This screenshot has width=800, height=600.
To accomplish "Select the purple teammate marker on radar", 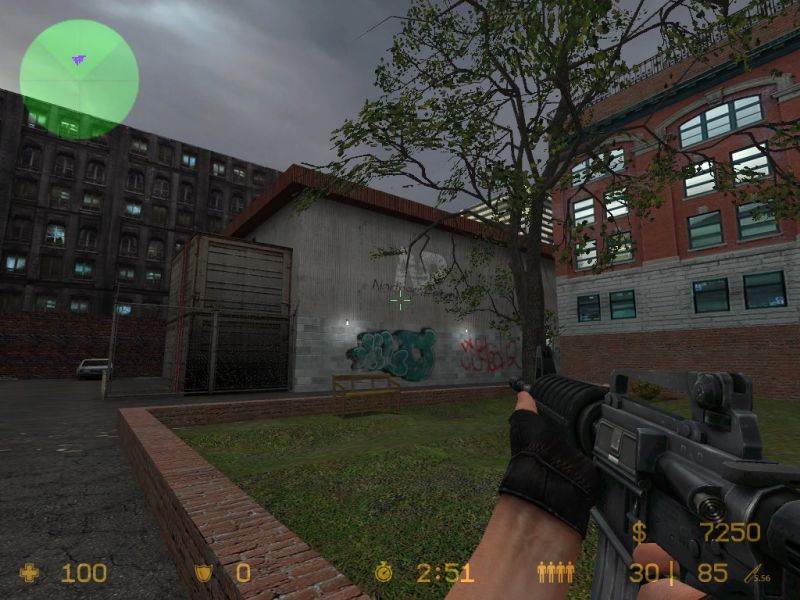I will [x=79, y=60].
